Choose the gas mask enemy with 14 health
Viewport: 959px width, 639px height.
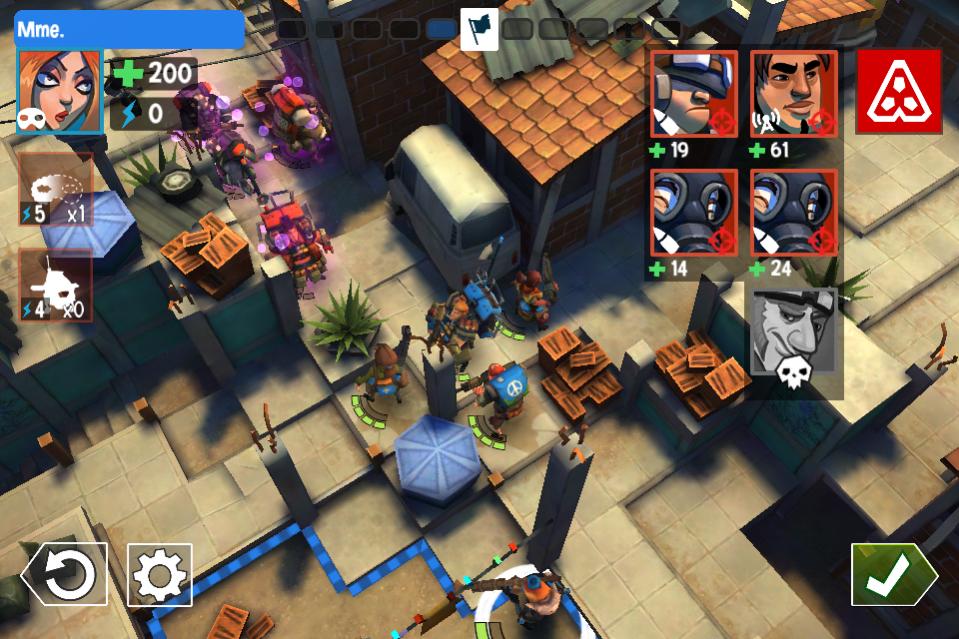point(694,213)
